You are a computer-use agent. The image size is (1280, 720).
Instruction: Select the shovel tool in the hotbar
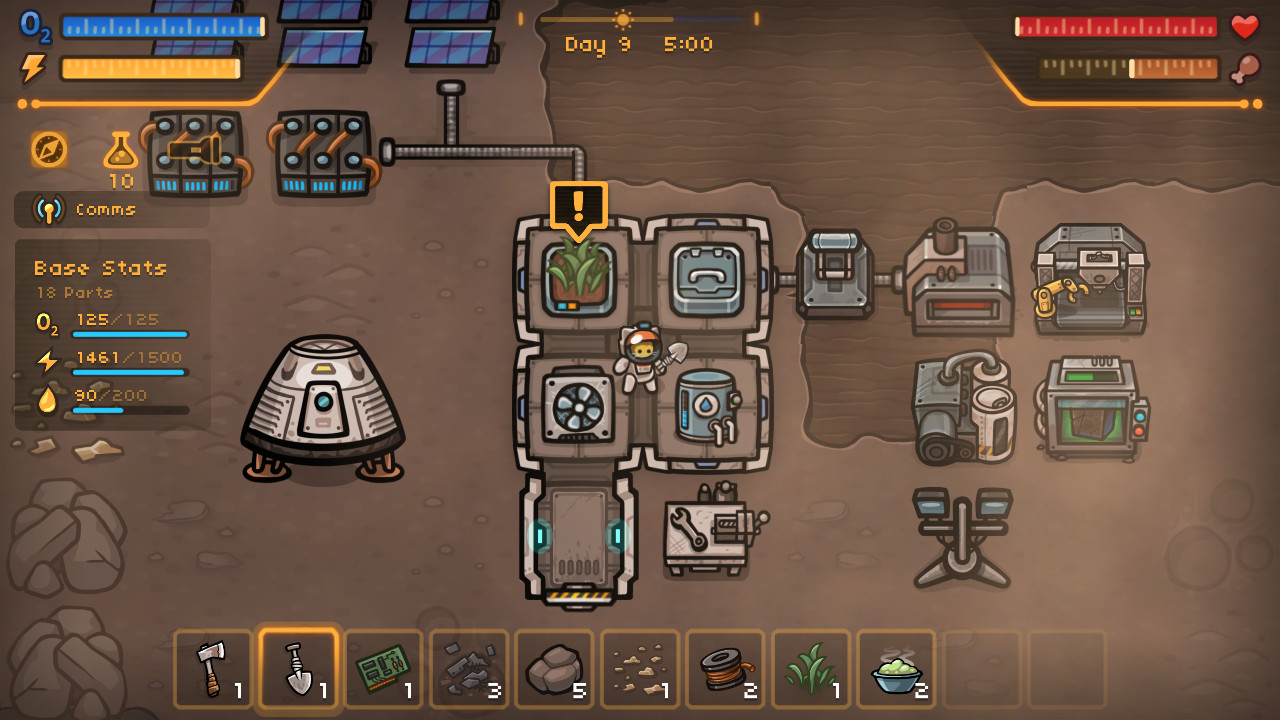(298, 668)
